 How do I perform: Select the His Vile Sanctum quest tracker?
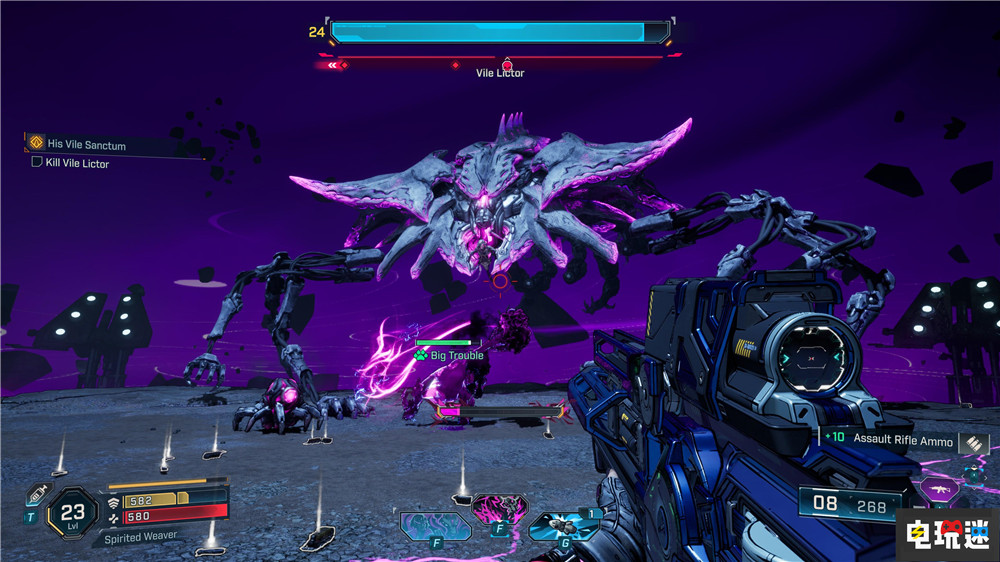(88, 145)
